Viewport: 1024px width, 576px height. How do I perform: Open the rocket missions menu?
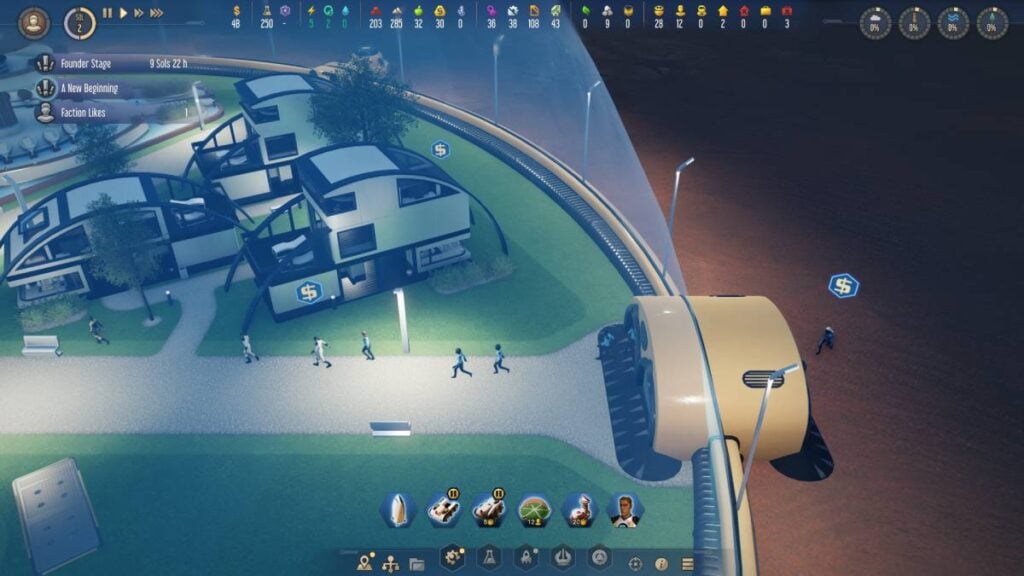coord(526,558)
